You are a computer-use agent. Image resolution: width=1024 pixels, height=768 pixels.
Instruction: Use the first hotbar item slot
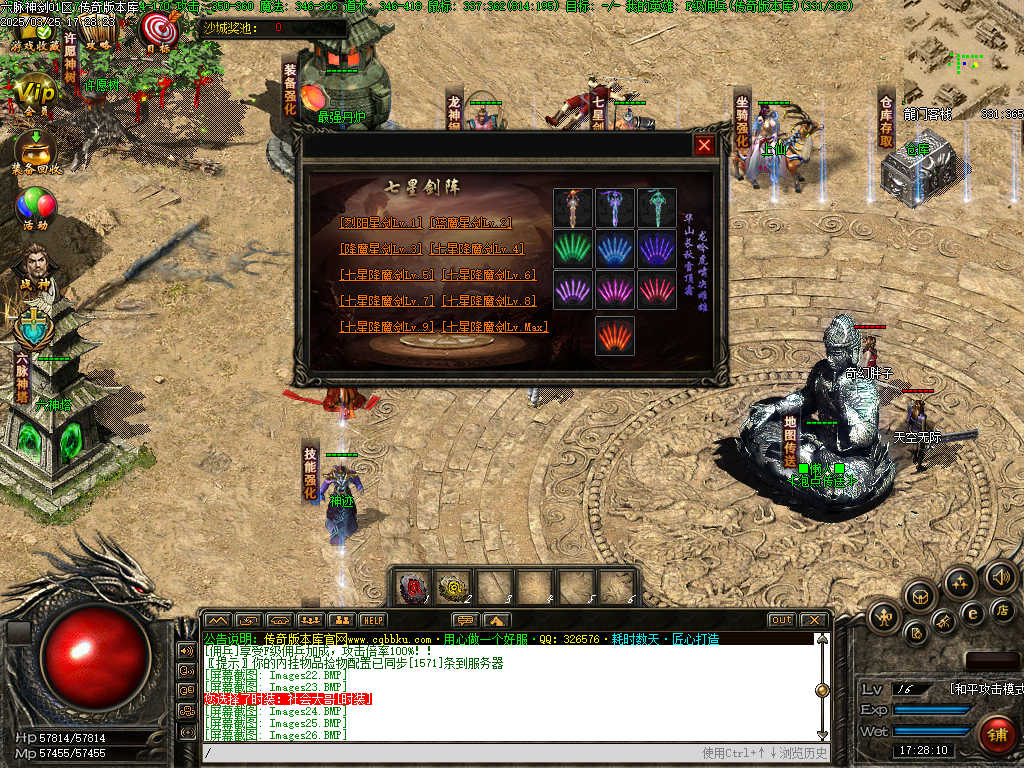[x=413, y=587]
